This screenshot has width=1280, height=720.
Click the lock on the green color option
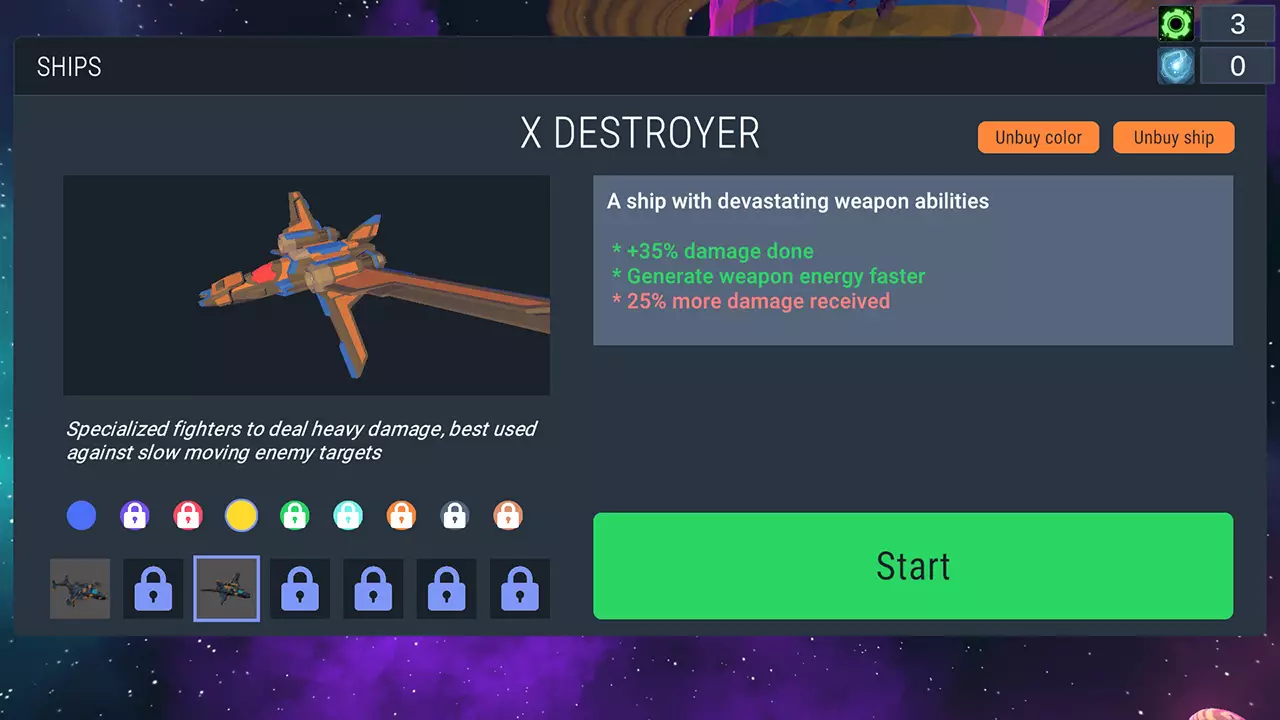295,515
